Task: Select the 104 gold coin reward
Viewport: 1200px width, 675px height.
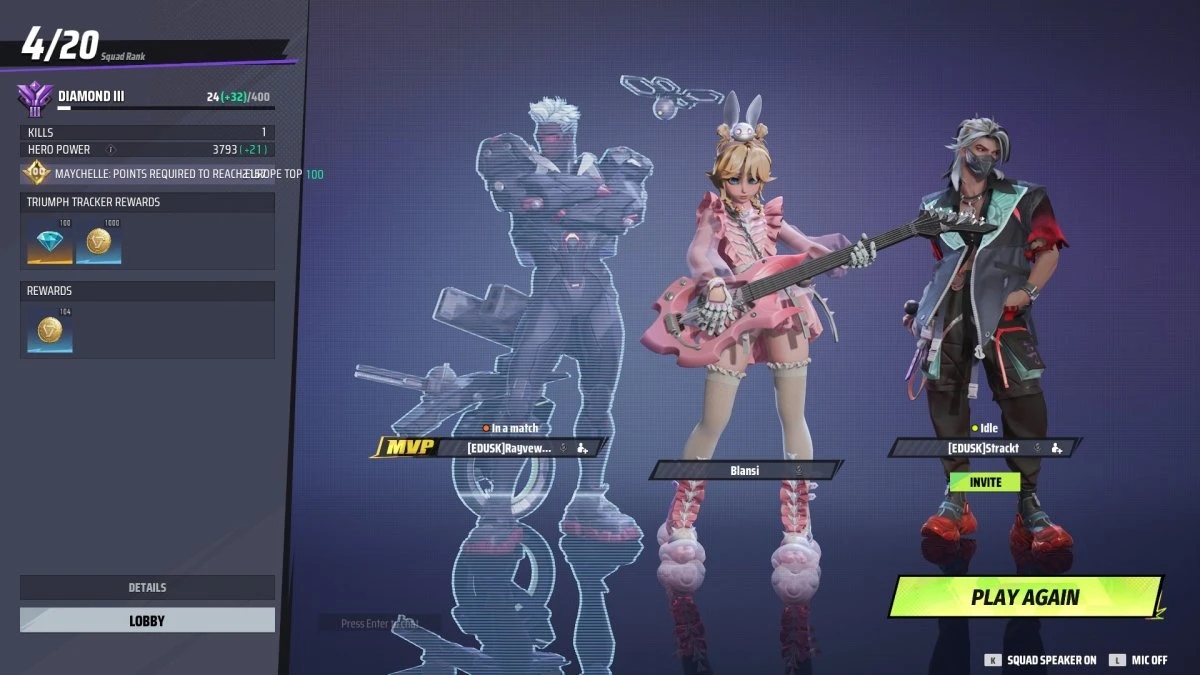Action: 50,332
